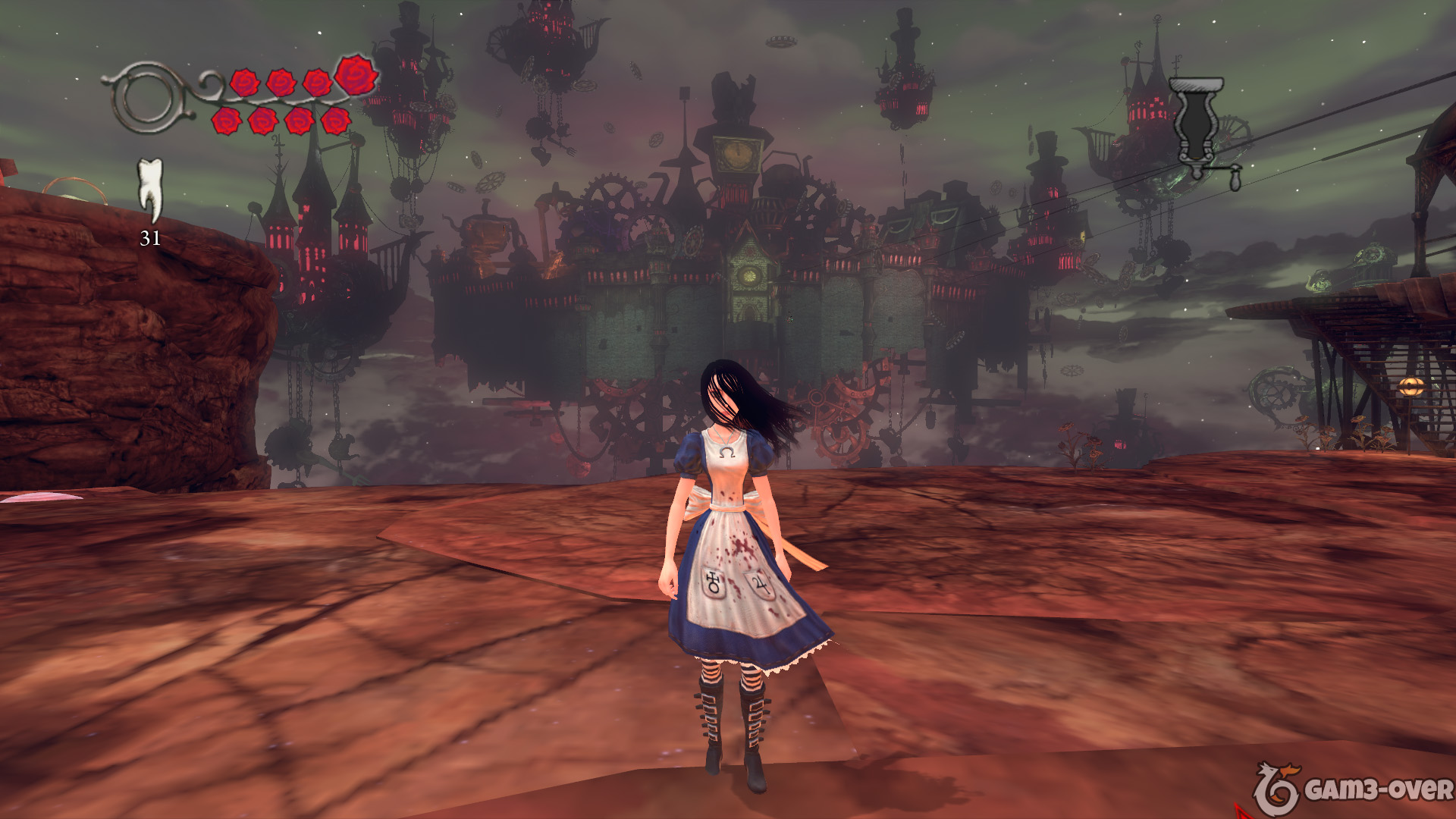This screenshot has width=1456, height=819.
Task: Click the tooth currency icon
Action: coord(150,190)
